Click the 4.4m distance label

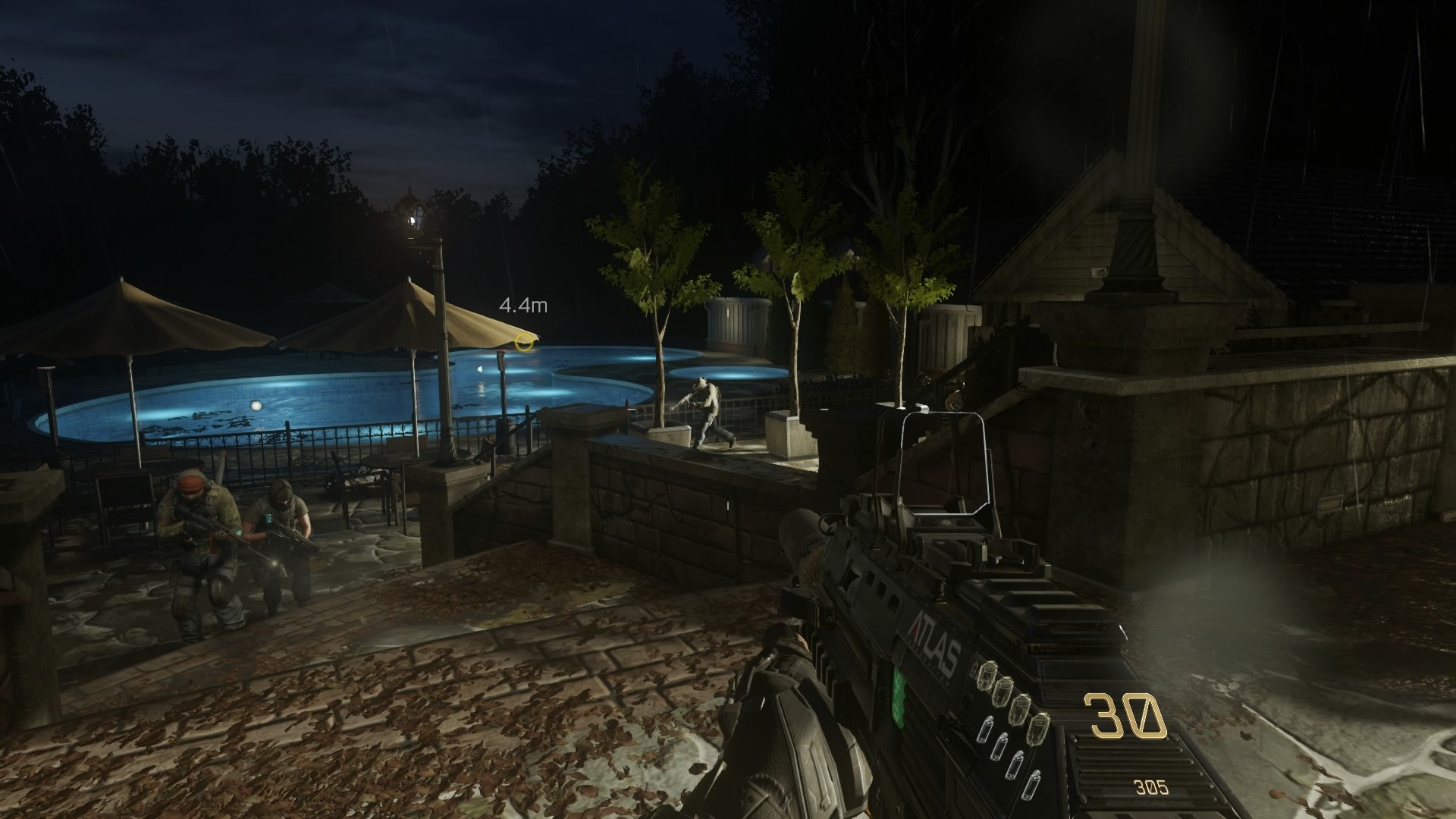[523, 306]
